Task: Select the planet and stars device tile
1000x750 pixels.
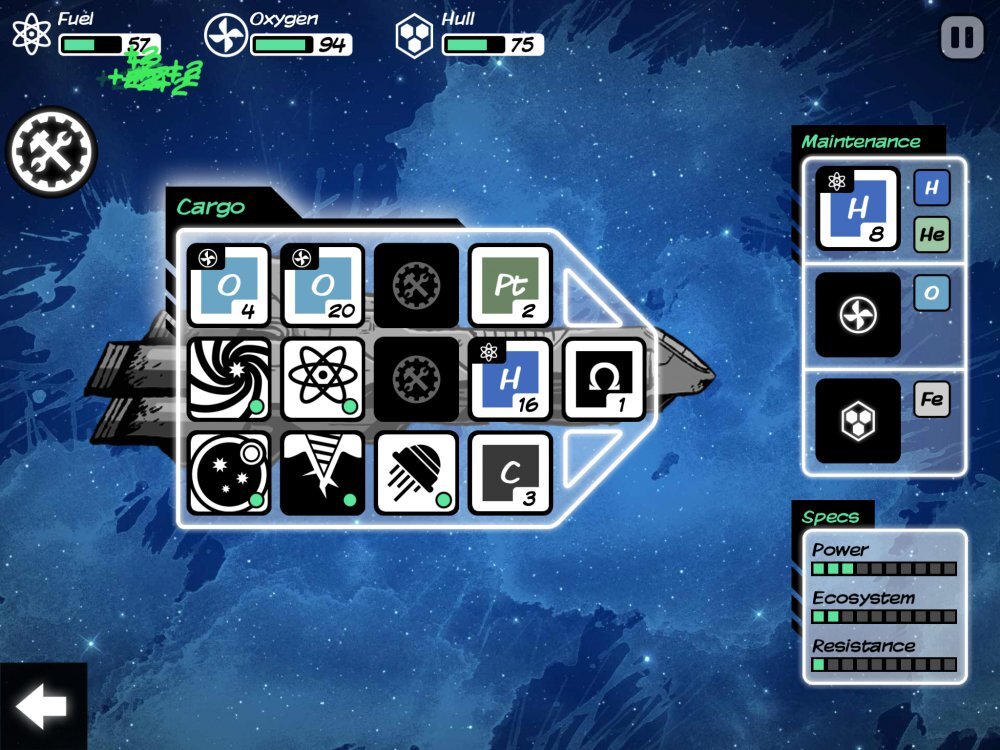Action: point(228,473)
